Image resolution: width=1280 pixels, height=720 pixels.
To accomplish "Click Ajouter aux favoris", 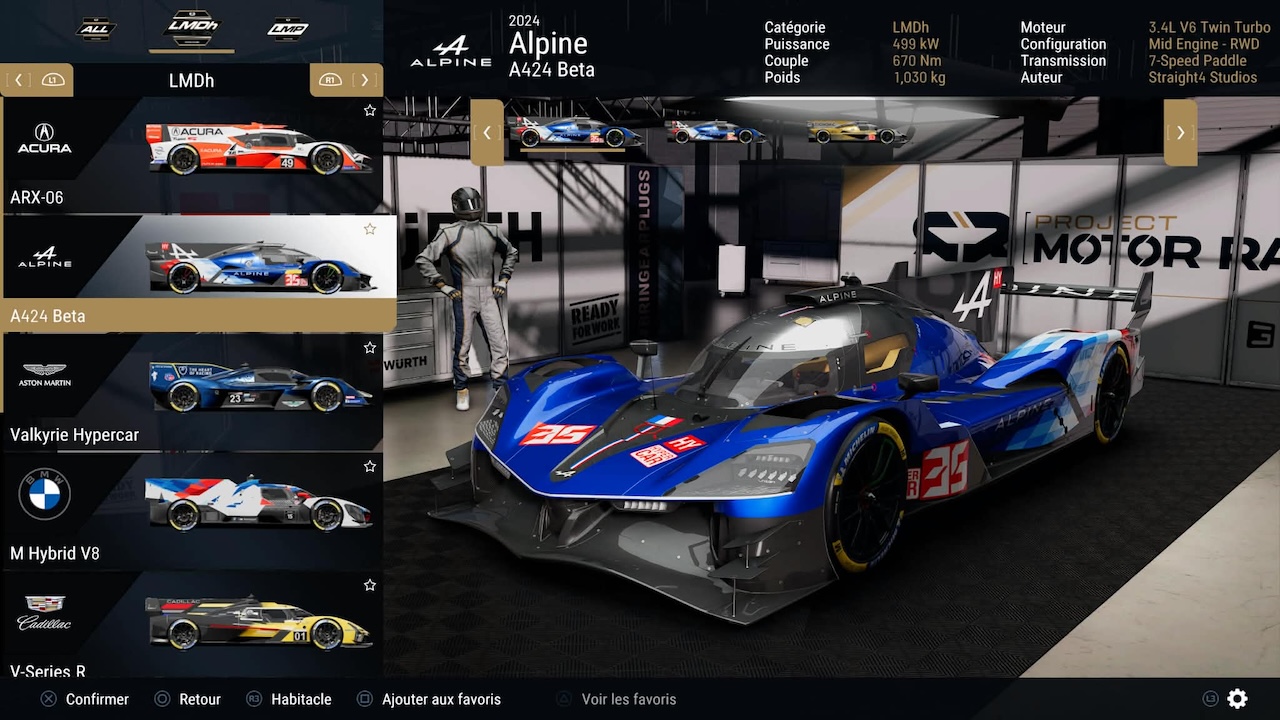I will click(x=440, y=699).
